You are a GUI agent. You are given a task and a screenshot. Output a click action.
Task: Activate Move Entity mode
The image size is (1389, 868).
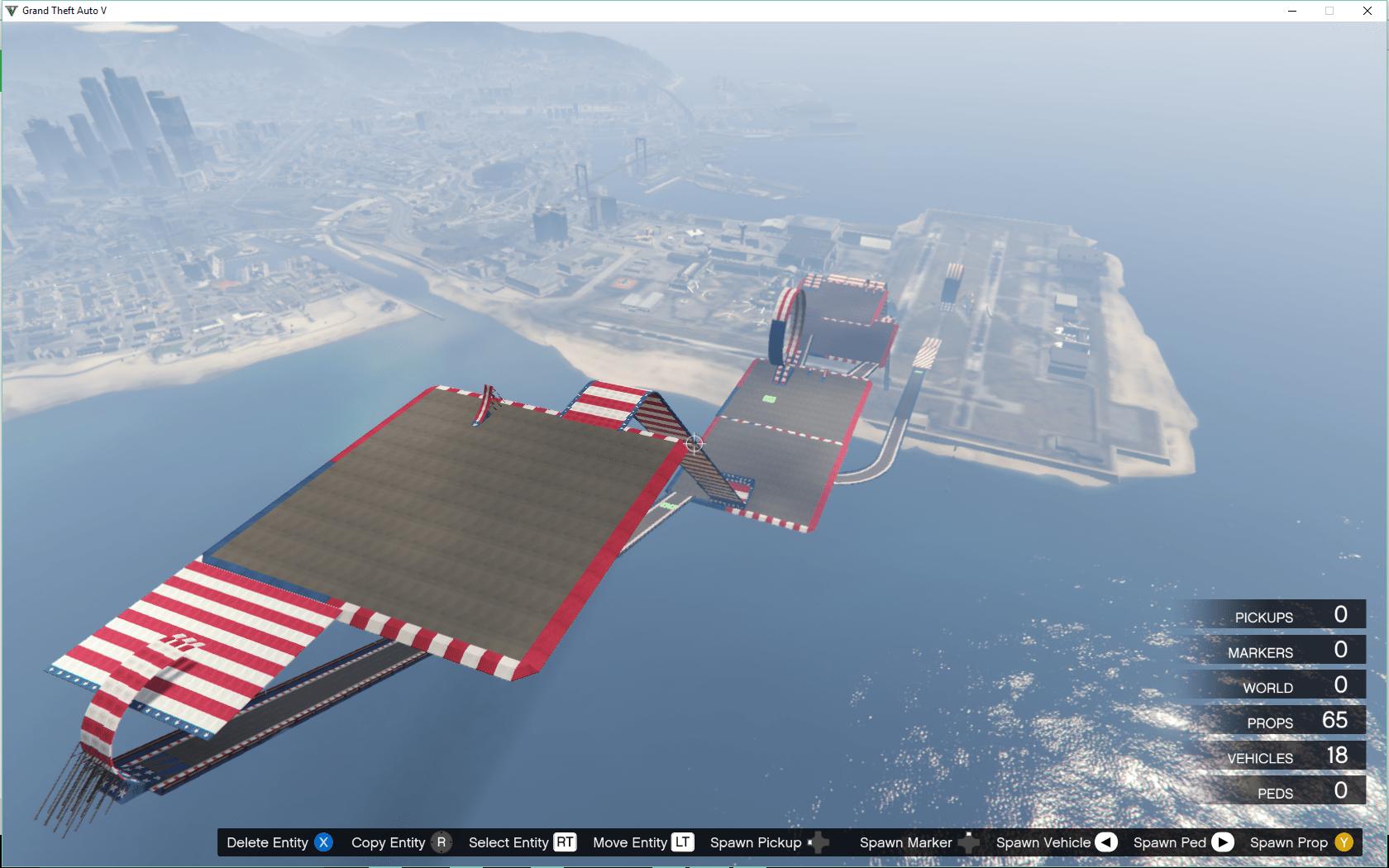click(x=632, y=842)
